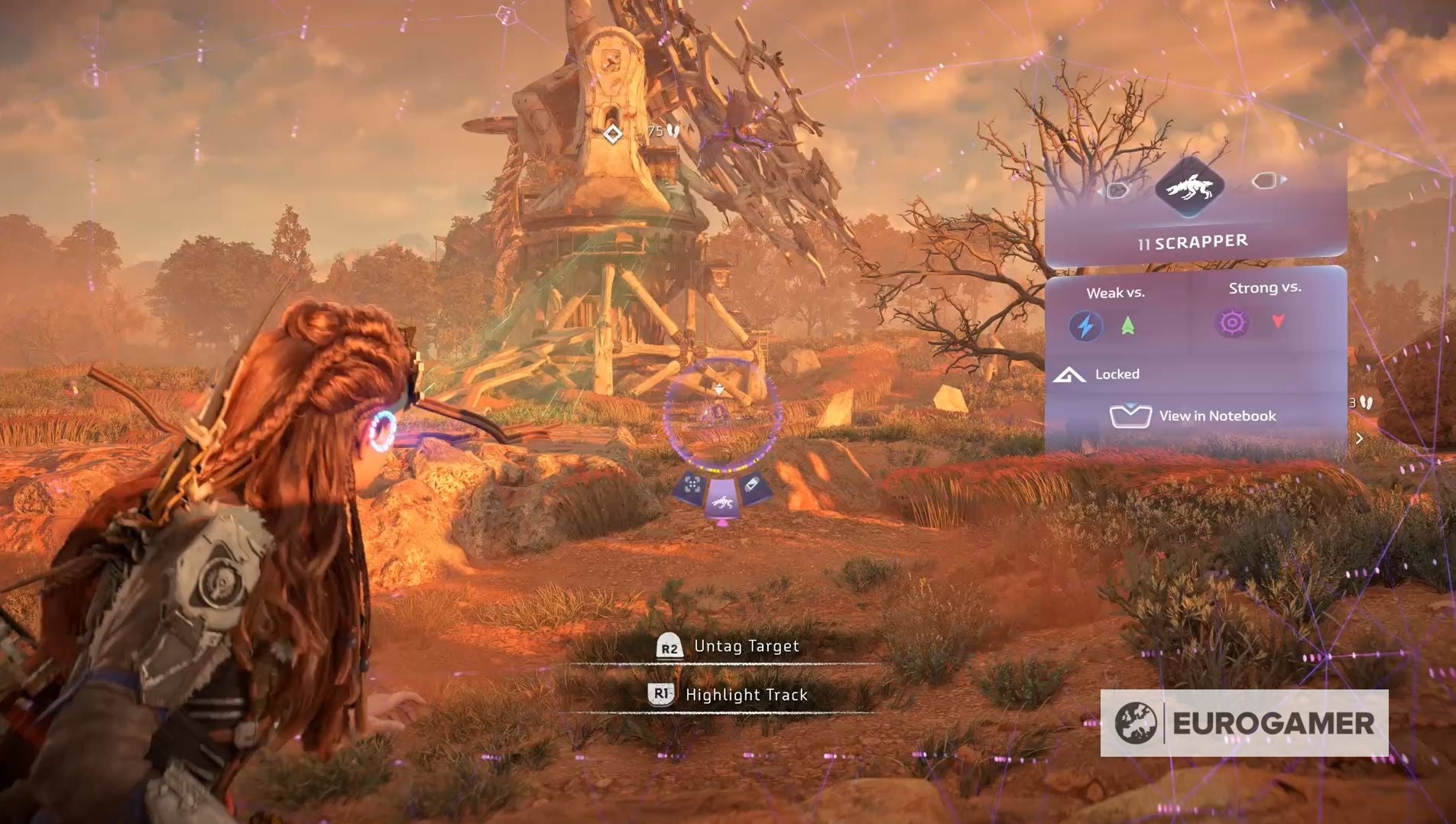This screenshot has width=1456, height=824.
Task: Select the purple Plasma resistance icon
Action: [x=1231, y=323]
